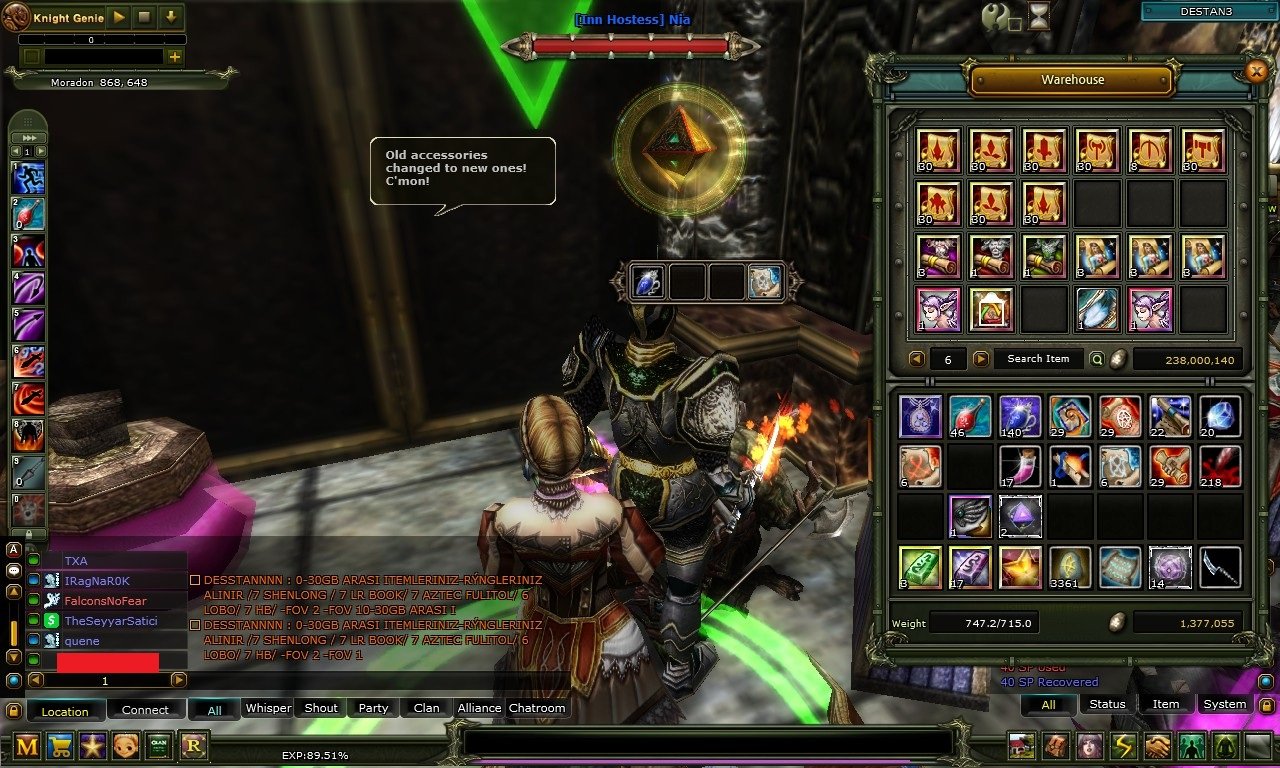Start the Knight Genie with play button
Screen dimensions: 1280x768
click(119, 17)
